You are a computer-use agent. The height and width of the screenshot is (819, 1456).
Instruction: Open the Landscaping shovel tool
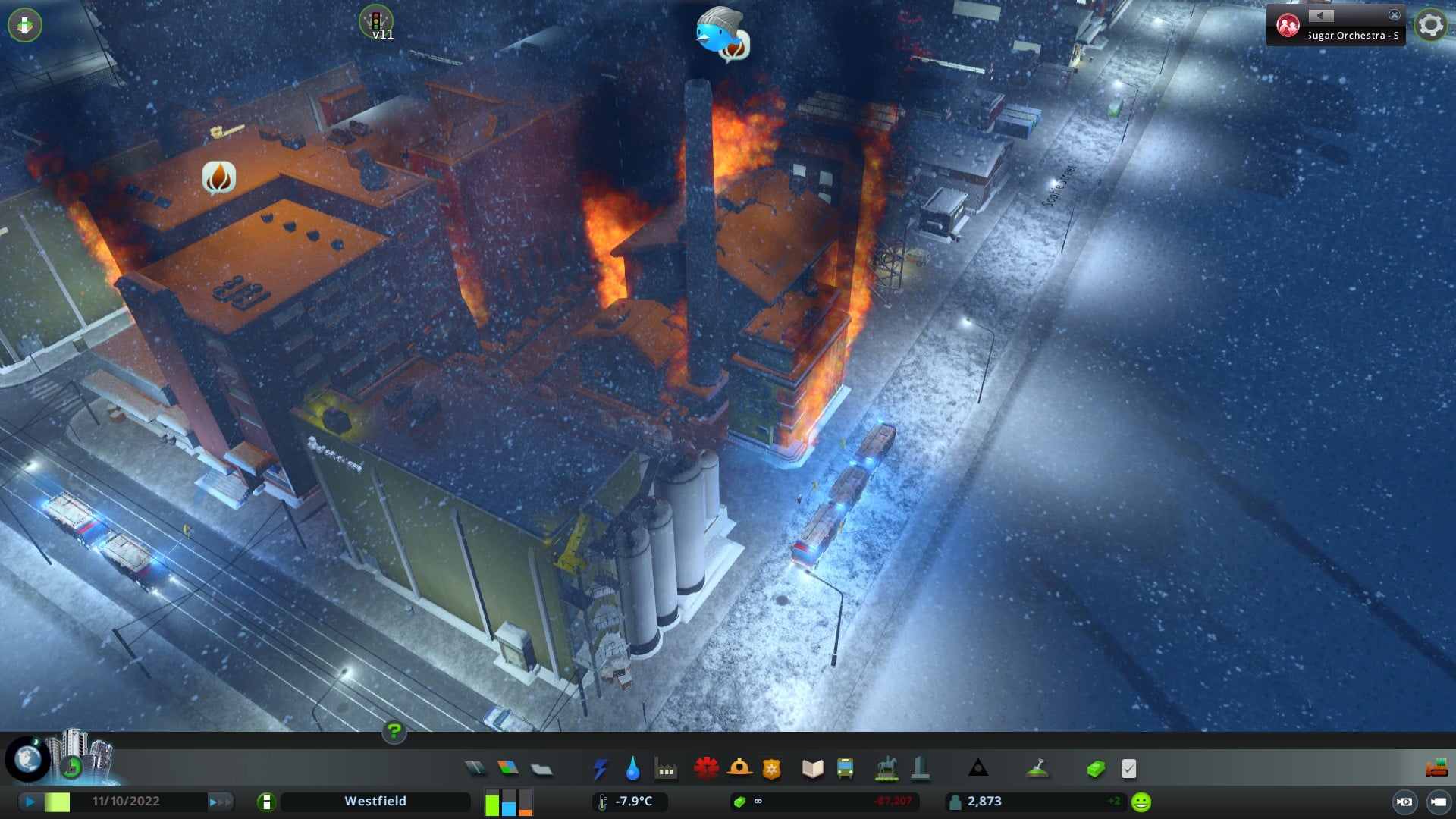click(x=1037, y=769)
